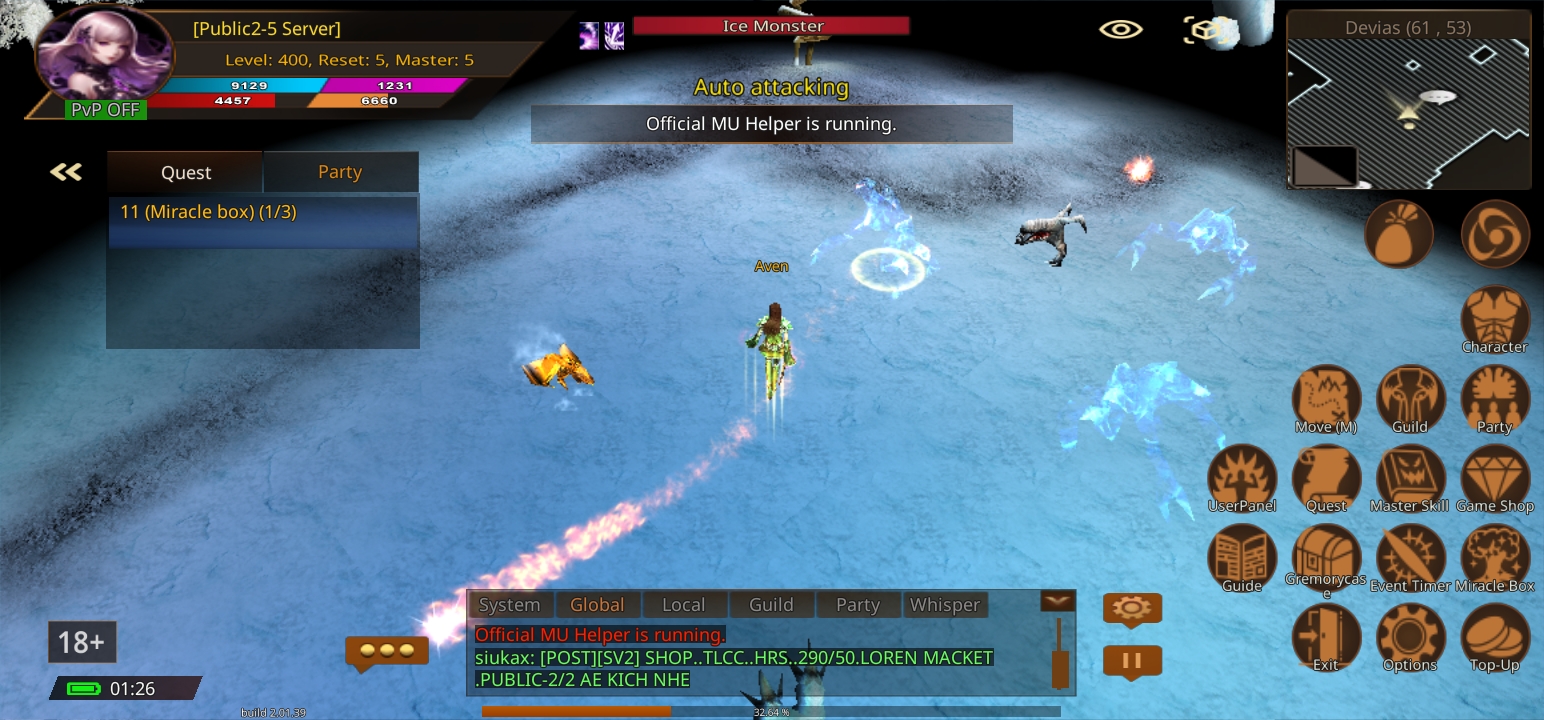This screenshot has width=1544, height=720.
Task: Open the UserPanel
Action: click(x=1242, y=477)
